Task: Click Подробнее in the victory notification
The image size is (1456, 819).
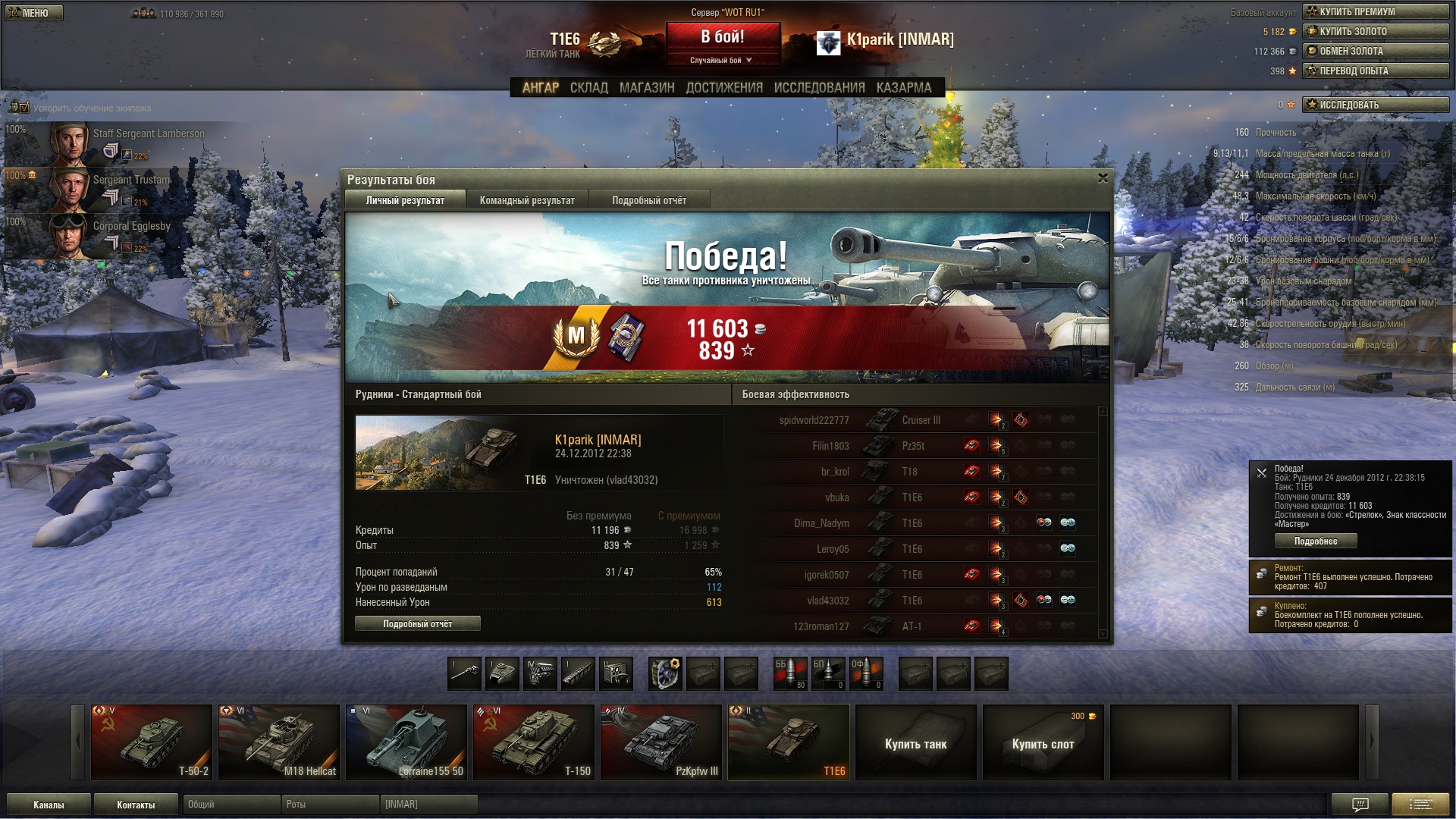Action: pos(1315,541)
